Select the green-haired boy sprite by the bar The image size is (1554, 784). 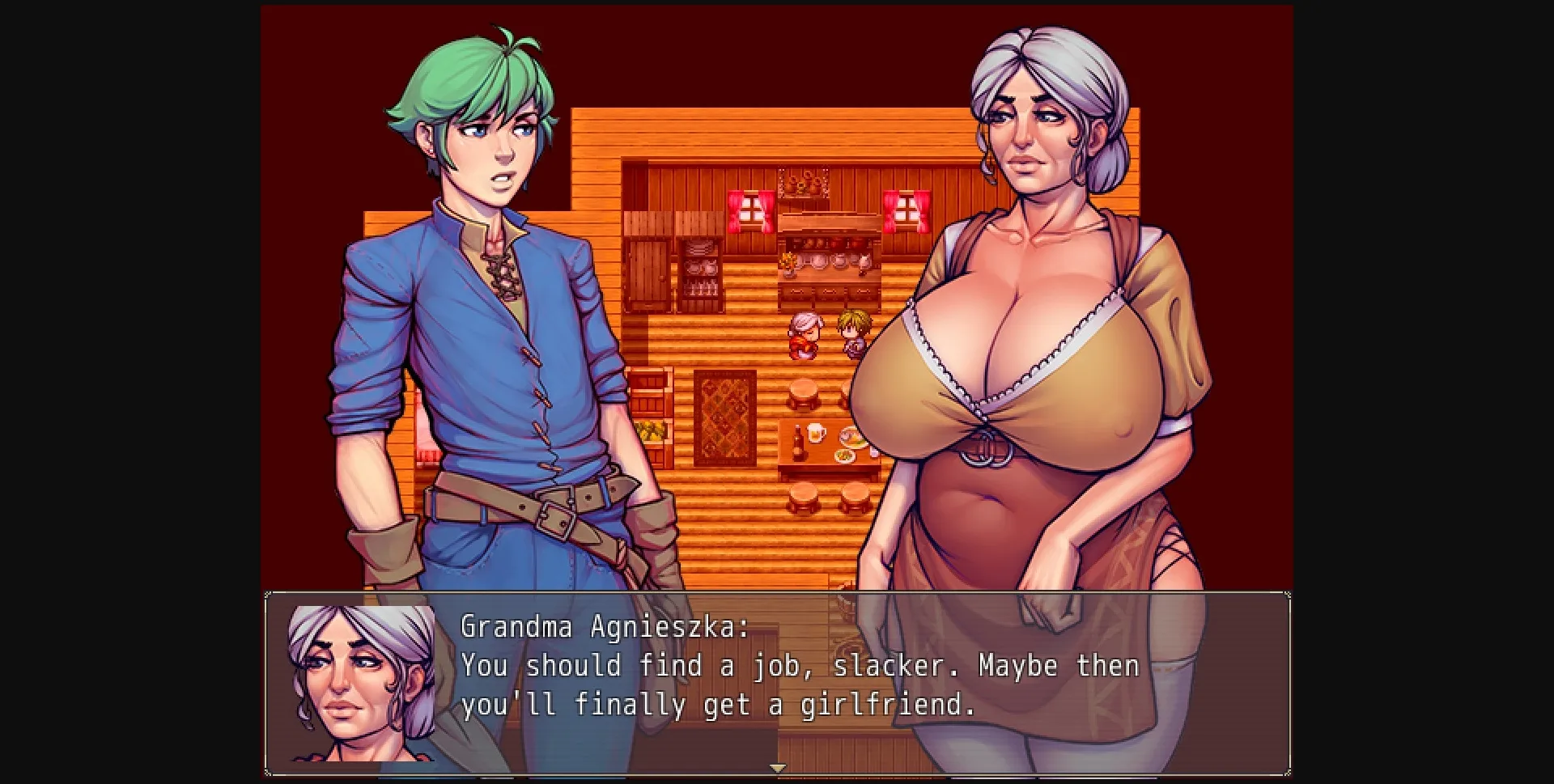851,333
